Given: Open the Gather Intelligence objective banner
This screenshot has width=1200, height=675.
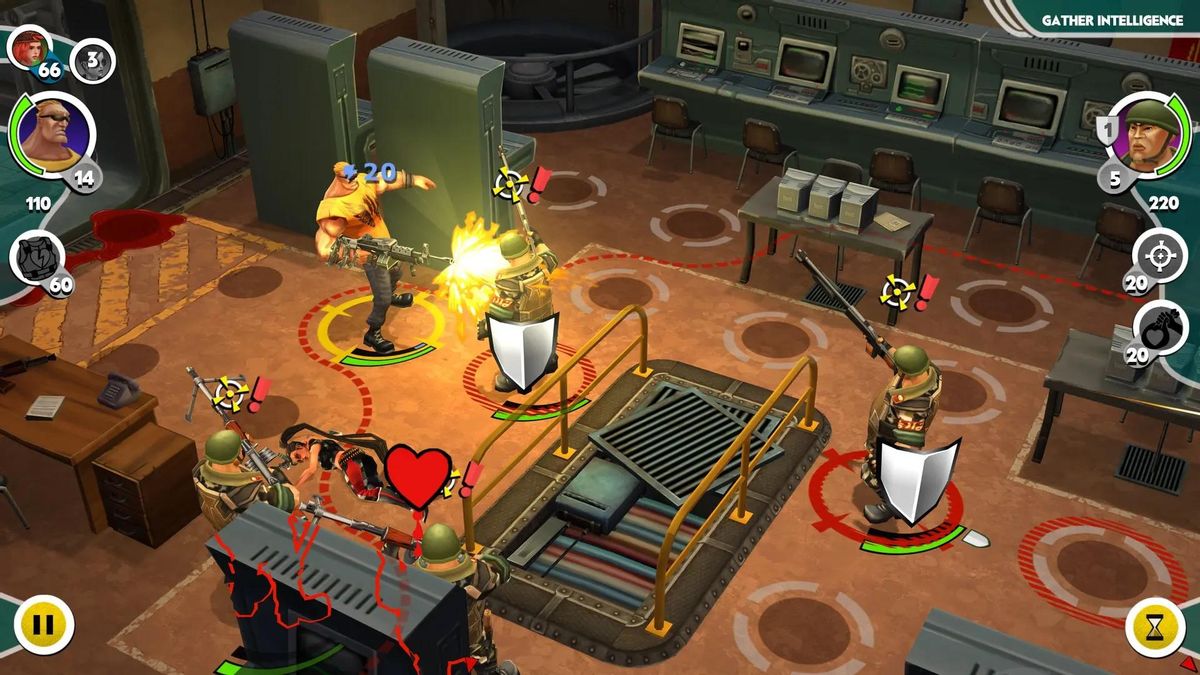Looking at the screenshot, I should coord(1112,20).
